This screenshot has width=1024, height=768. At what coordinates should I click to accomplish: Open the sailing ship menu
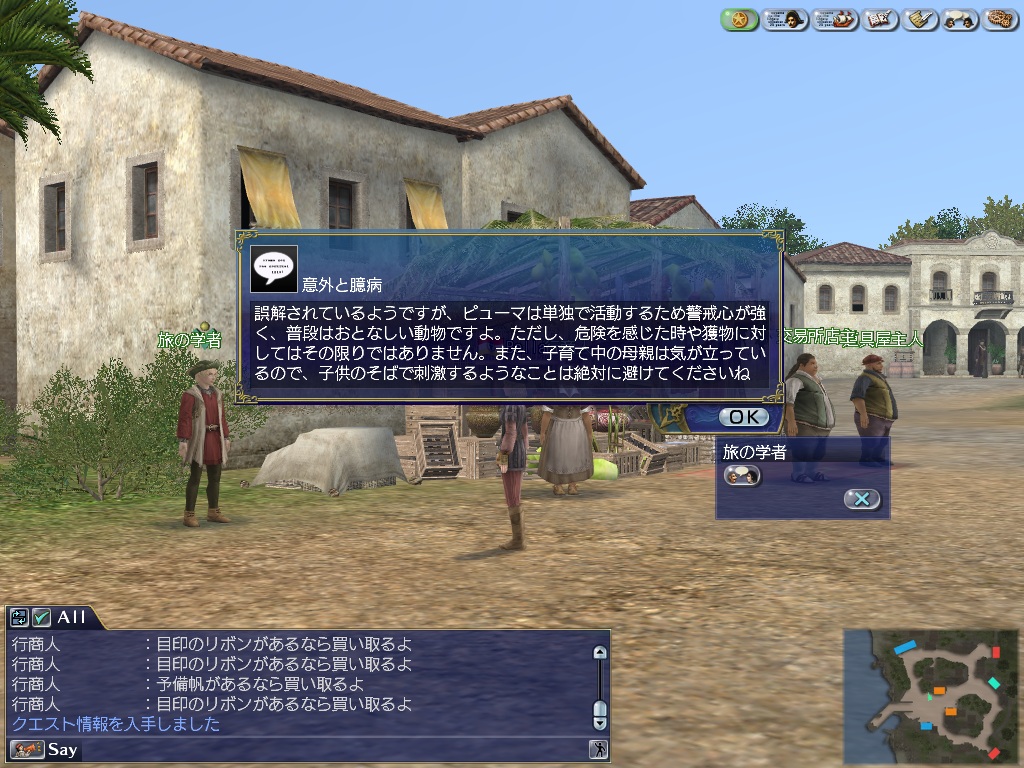pyautogui.click(x=835, y=19)
